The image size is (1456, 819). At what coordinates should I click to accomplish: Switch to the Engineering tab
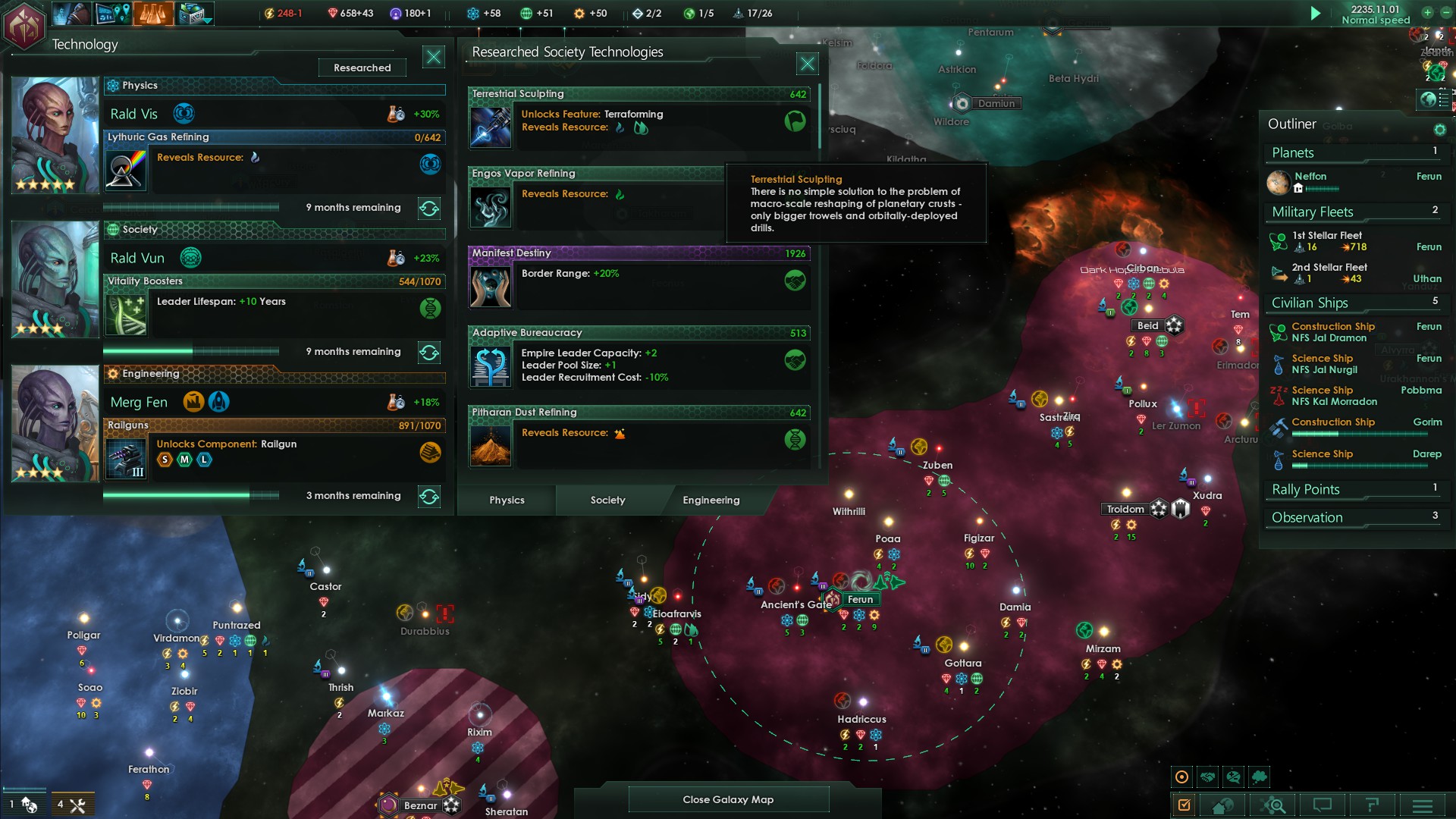[x=711, y=500]
